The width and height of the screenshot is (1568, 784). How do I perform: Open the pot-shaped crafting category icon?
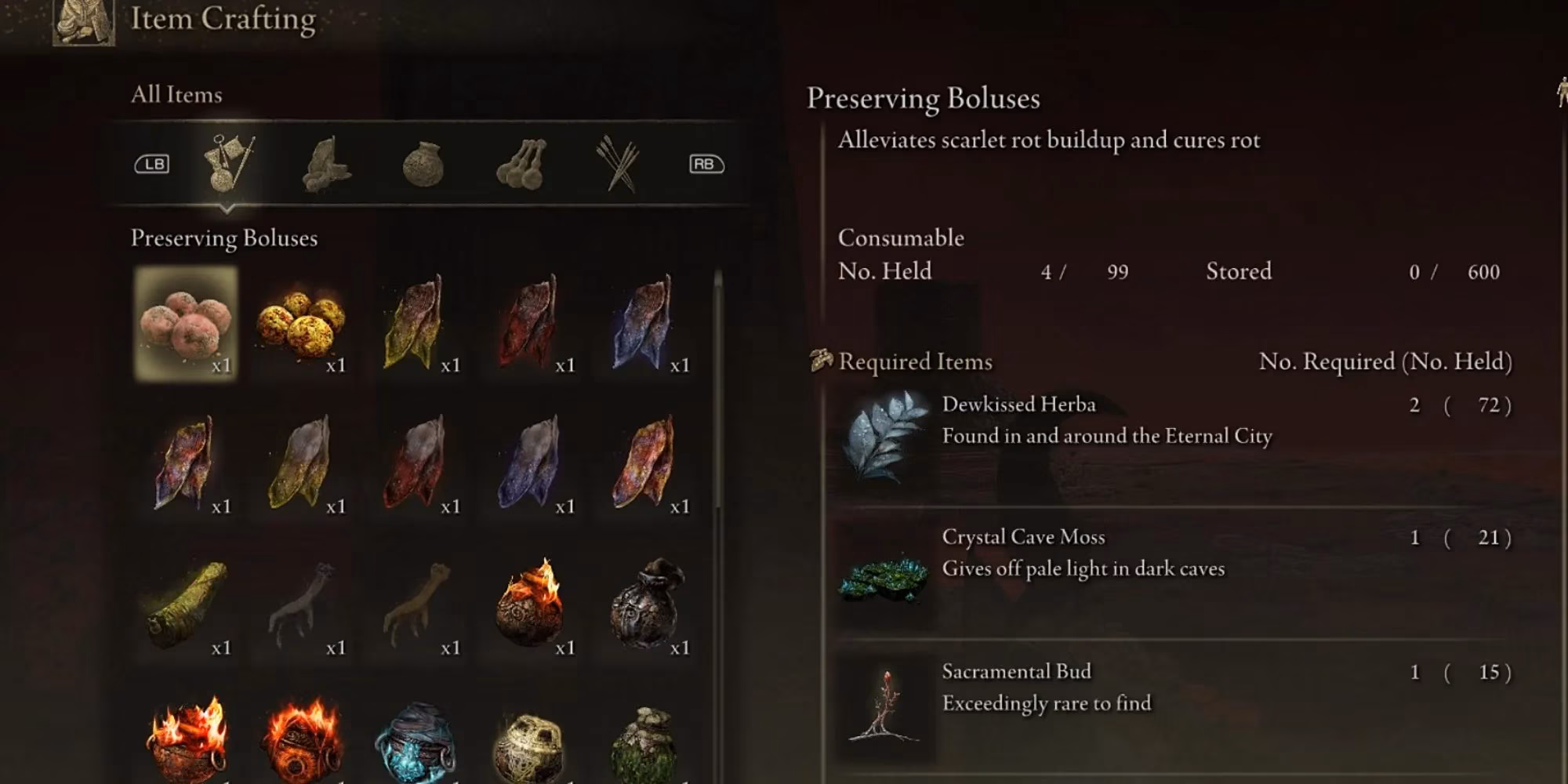421,162
